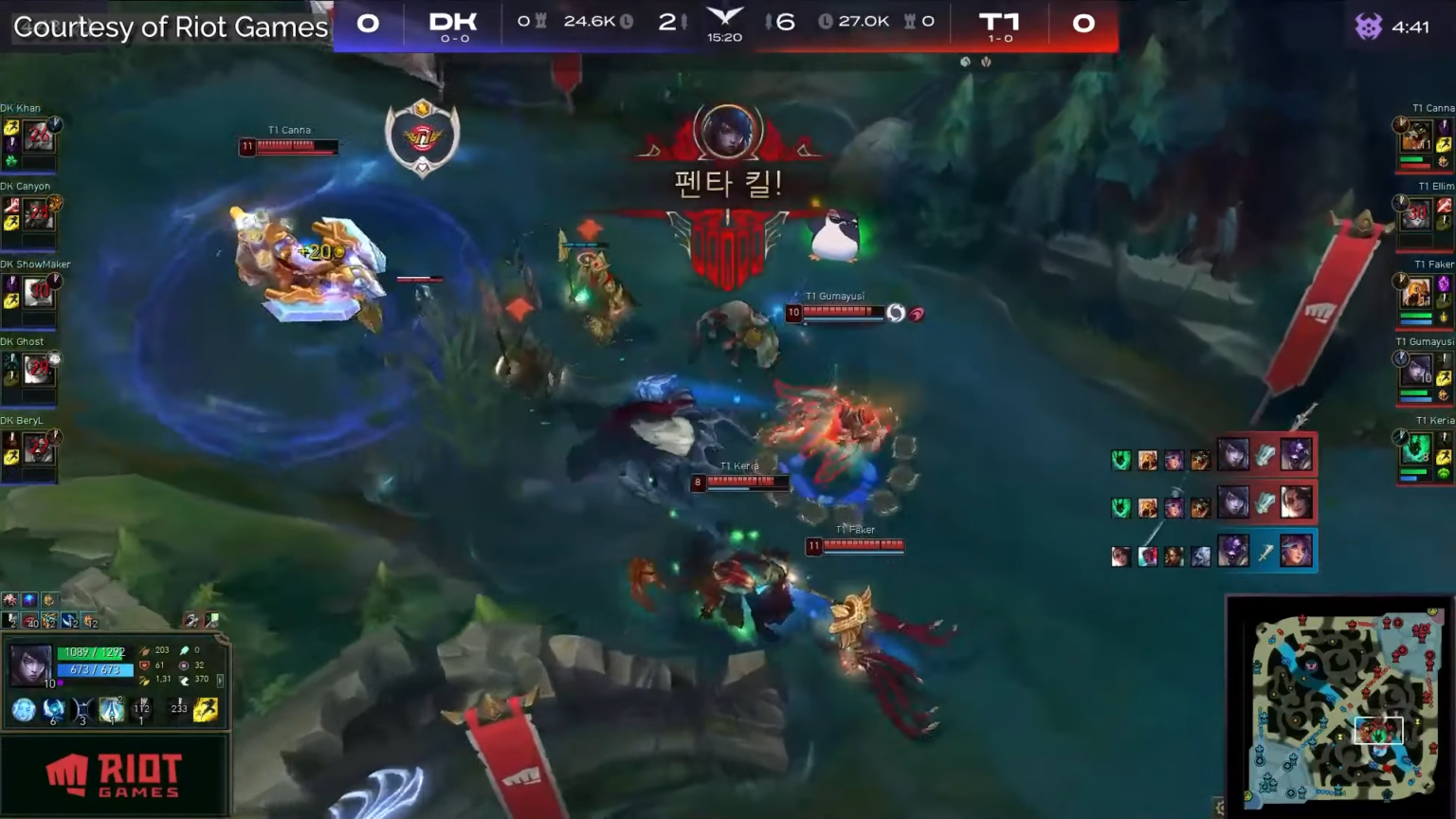The image size is (1456, 819).
Task: Click Aphelios's ultimate ability icon
Action: (111, 711)
